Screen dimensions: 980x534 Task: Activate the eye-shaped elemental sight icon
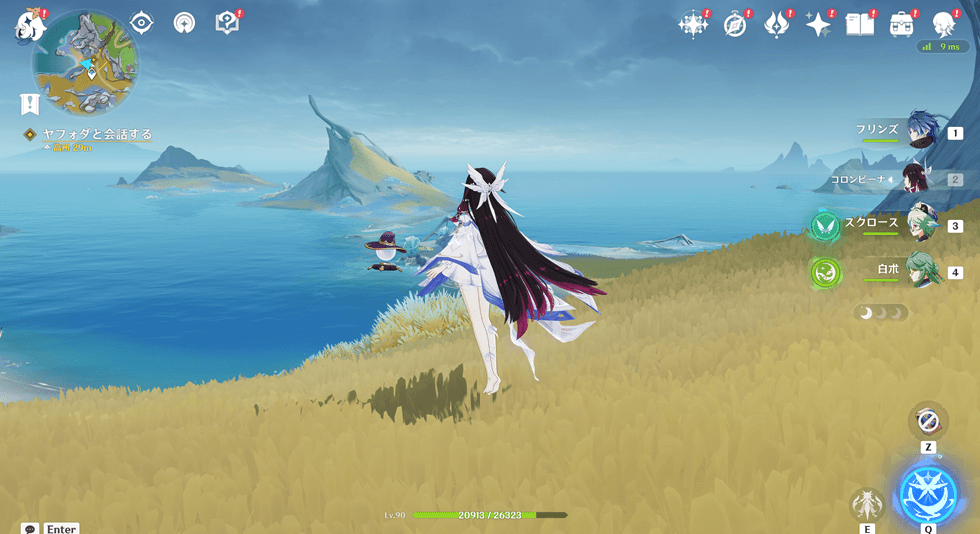(x=142, y=23)
